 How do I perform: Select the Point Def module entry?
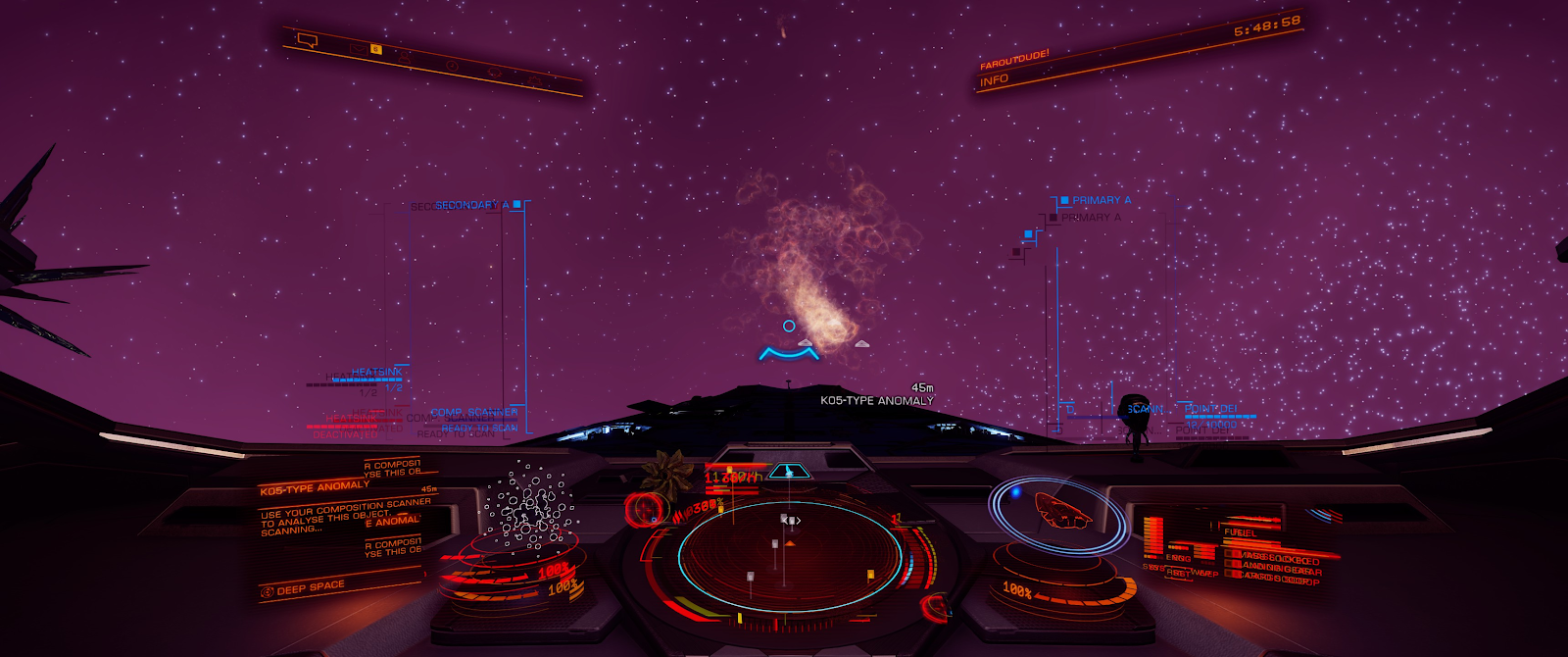pyautogui.click(x=1210, y=409)
